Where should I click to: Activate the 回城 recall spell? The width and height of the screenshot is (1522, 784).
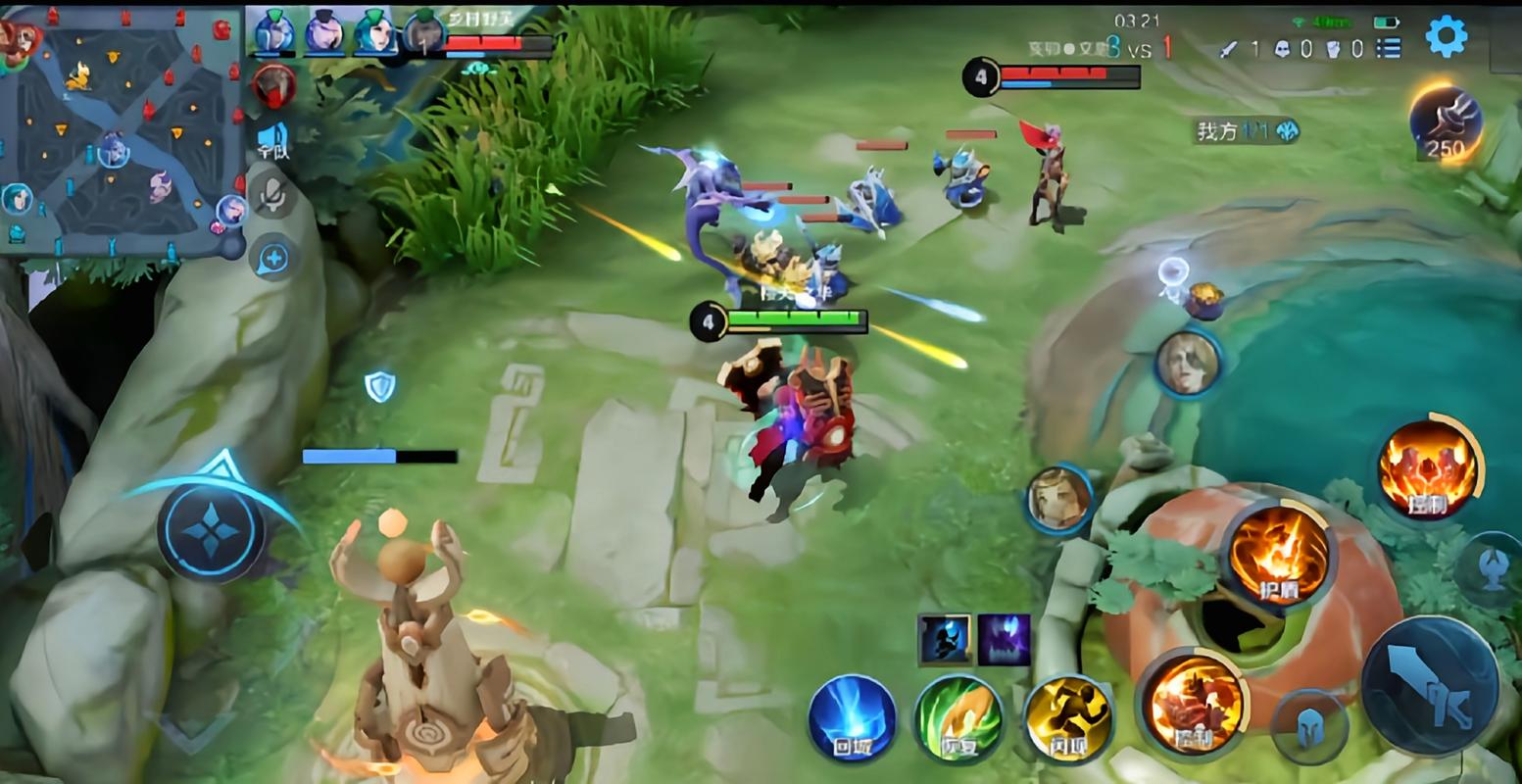point(852,718)
